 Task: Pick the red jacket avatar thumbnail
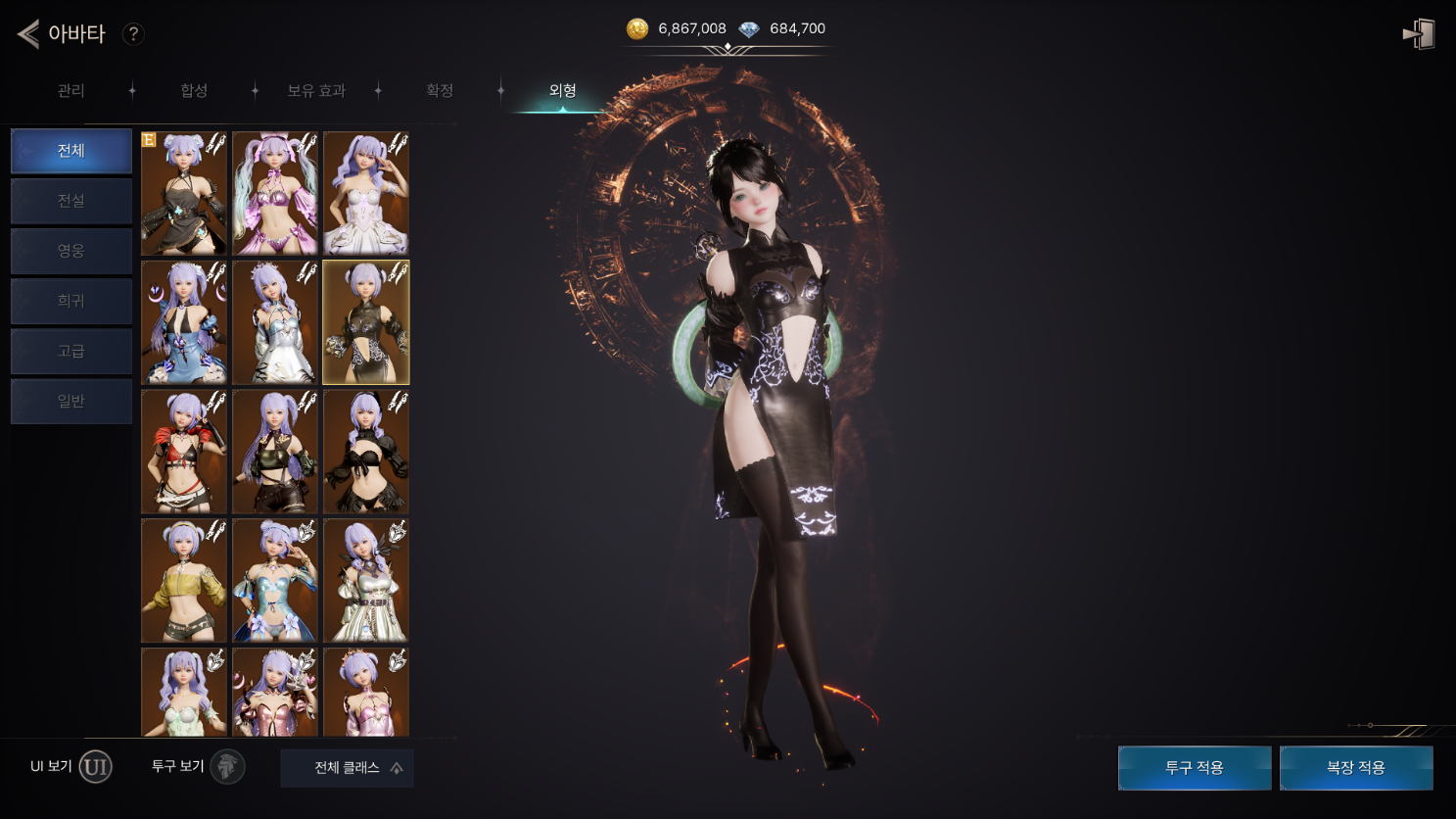pyautogui.click(x=184, y=452)
